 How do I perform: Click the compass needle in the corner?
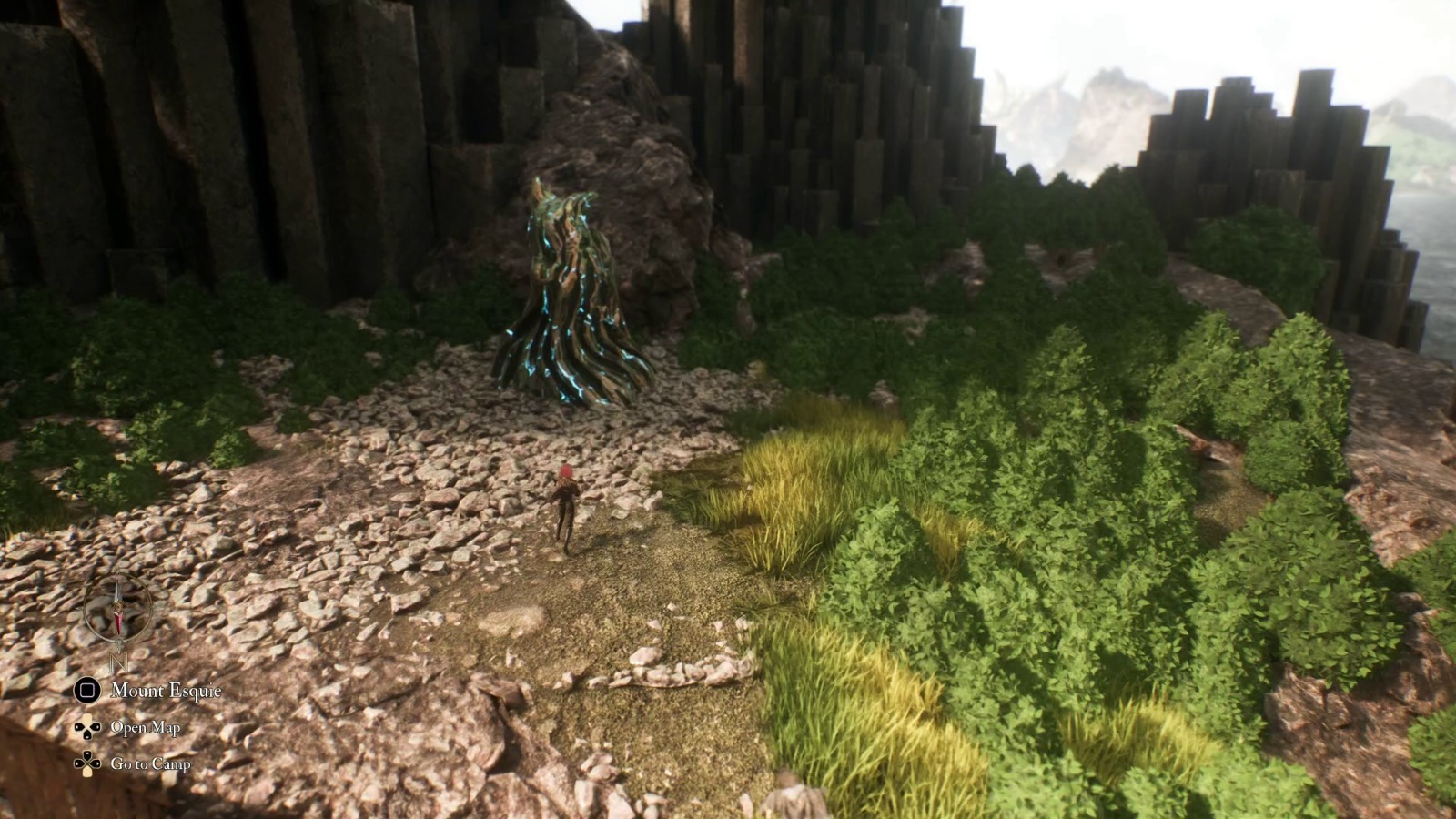118,608
